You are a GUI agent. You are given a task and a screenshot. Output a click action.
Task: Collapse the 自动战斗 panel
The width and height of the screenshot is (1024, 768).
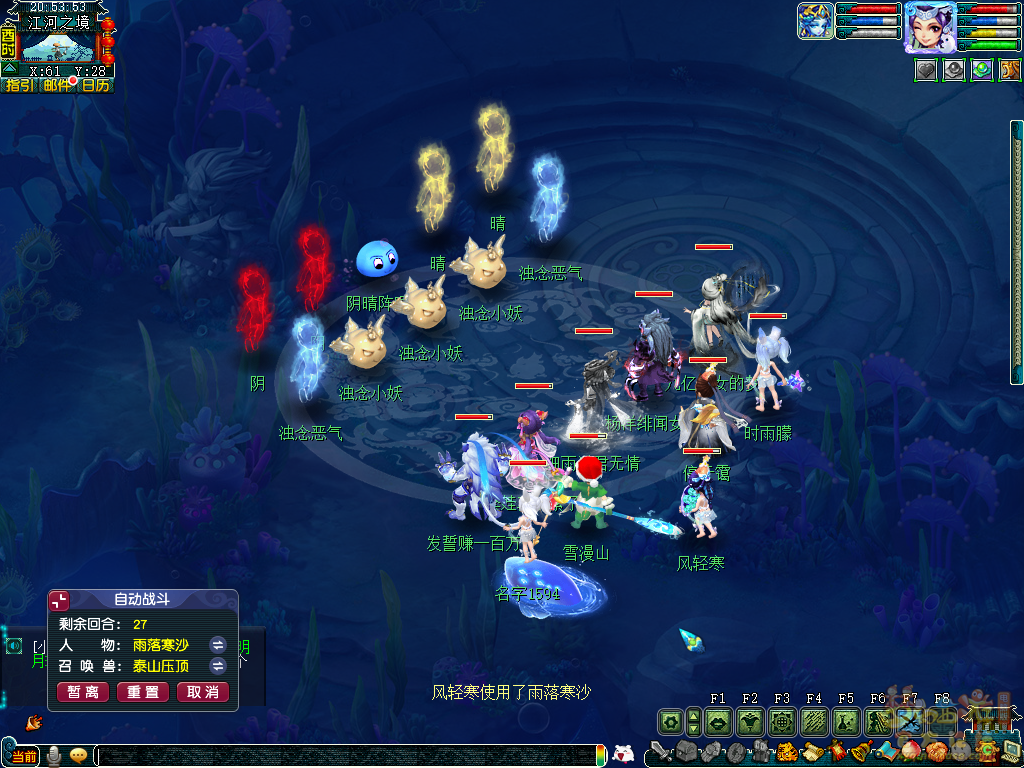pyautogui.click(x=60, y=600)
